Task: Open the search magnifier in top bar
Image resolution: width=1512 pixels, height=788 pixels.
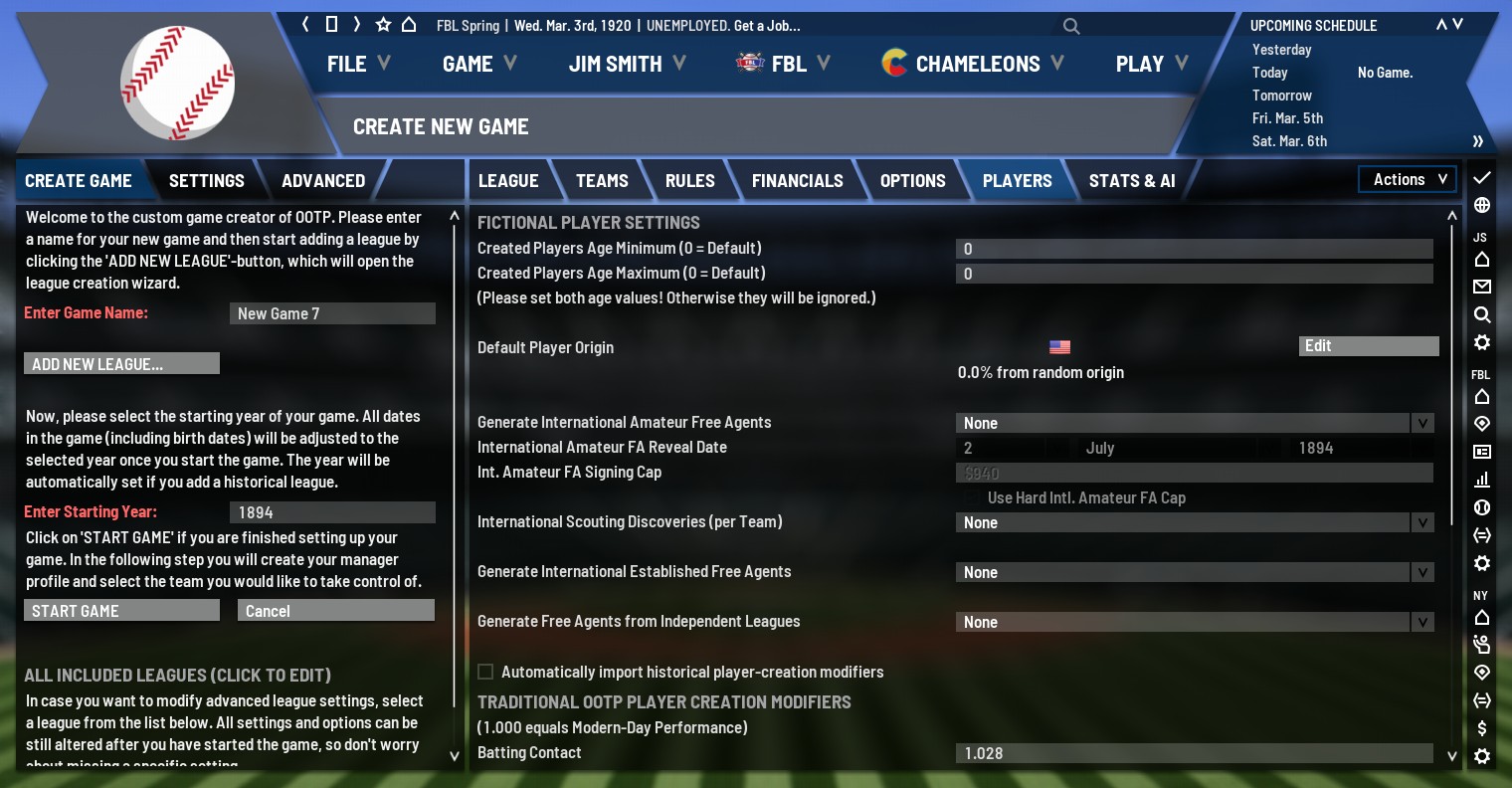Action: [1071, 26]
